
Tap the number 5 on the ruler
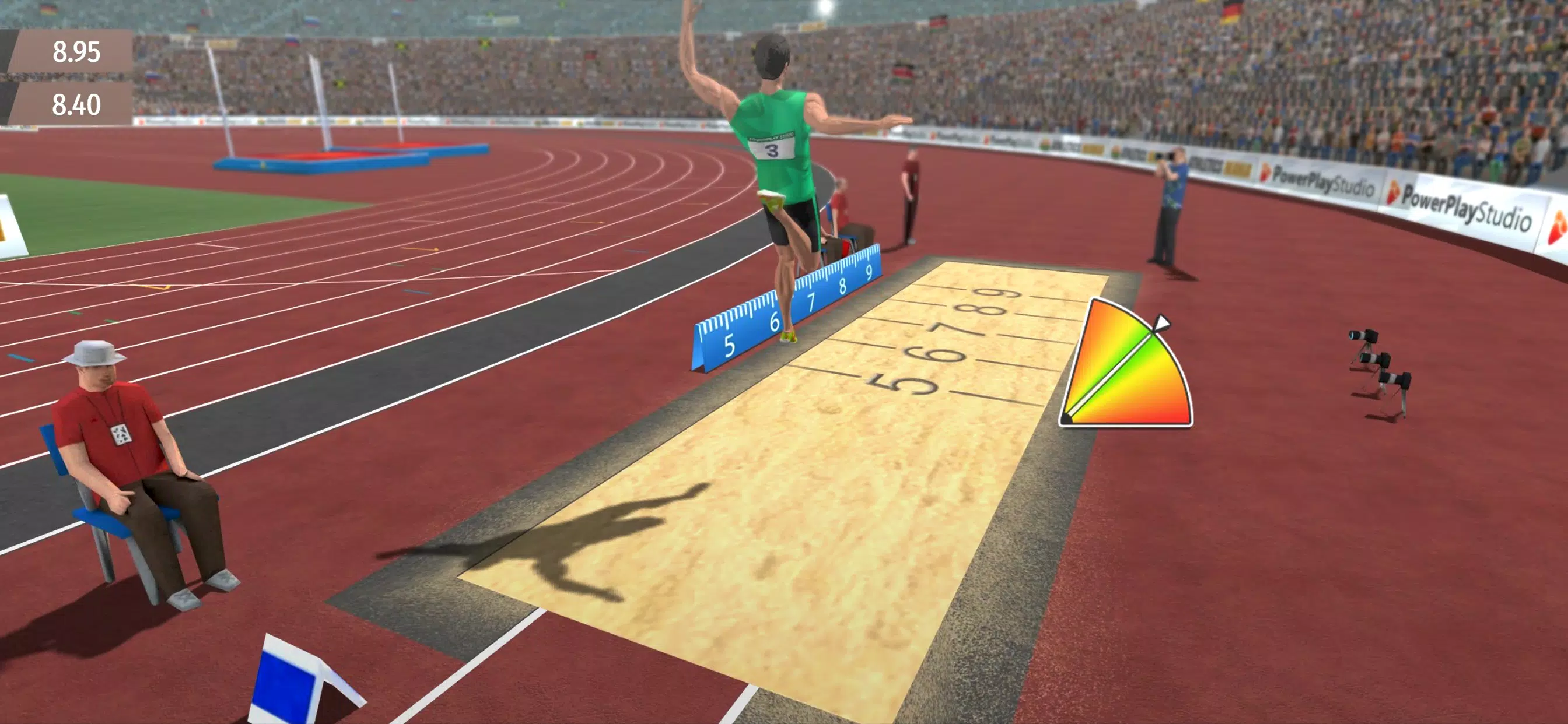729,345
